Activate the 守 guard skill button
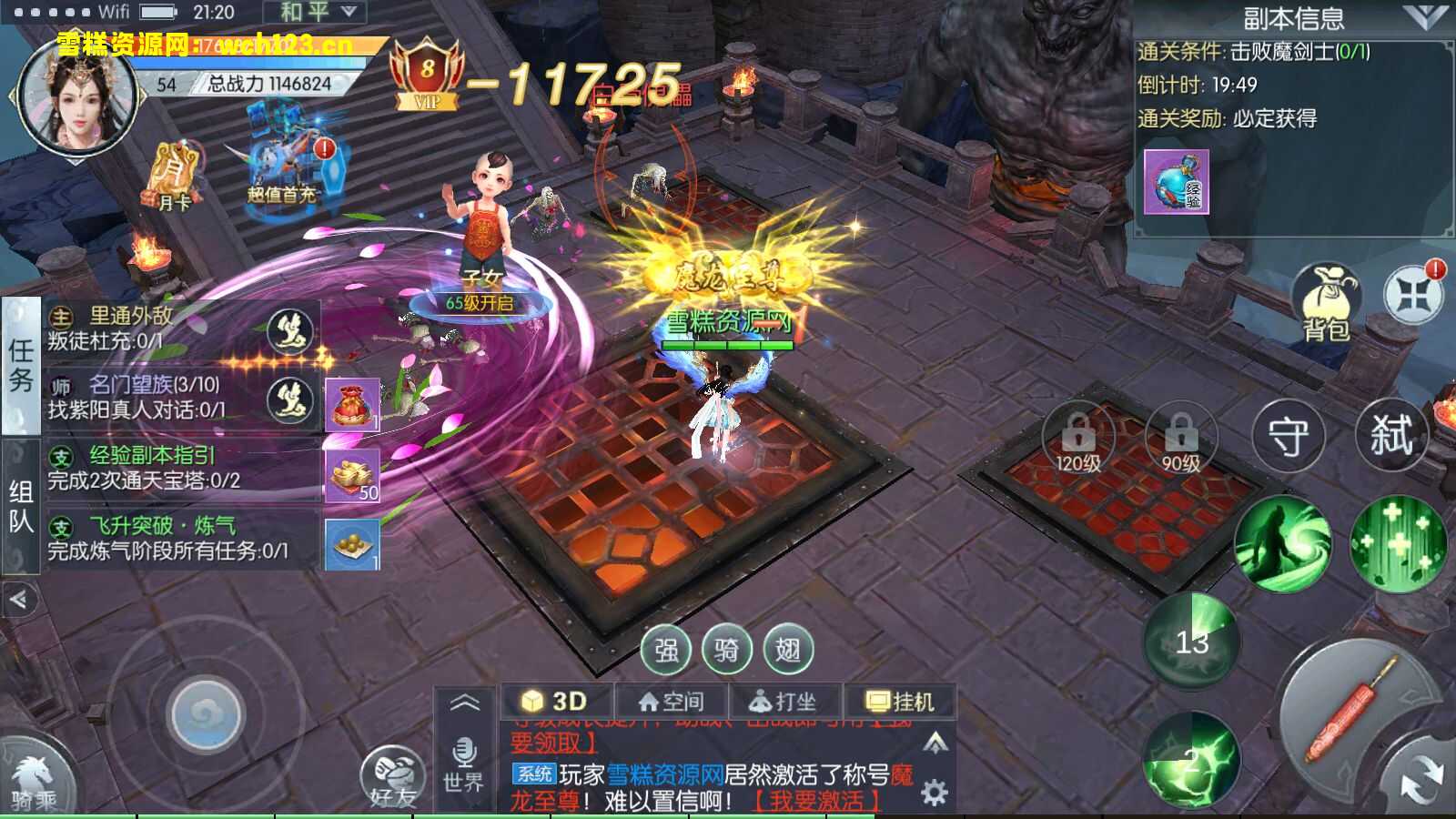Screen dimensions: 1456x819 coord(1288,436)
